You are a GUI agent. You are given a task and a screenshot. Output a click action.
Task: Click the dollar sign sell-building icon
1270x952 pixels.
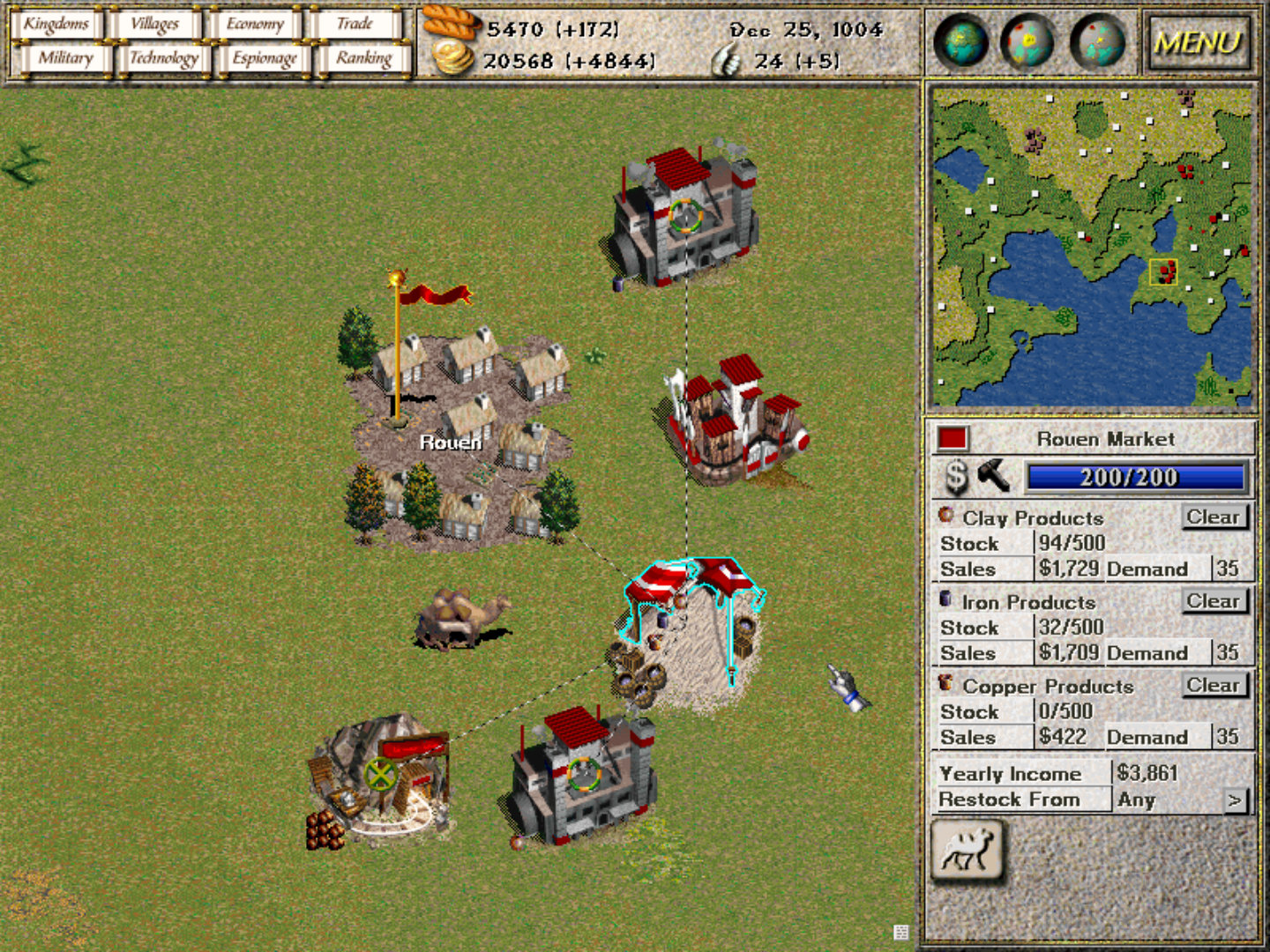pyautogui.click(x=956, y=477)
